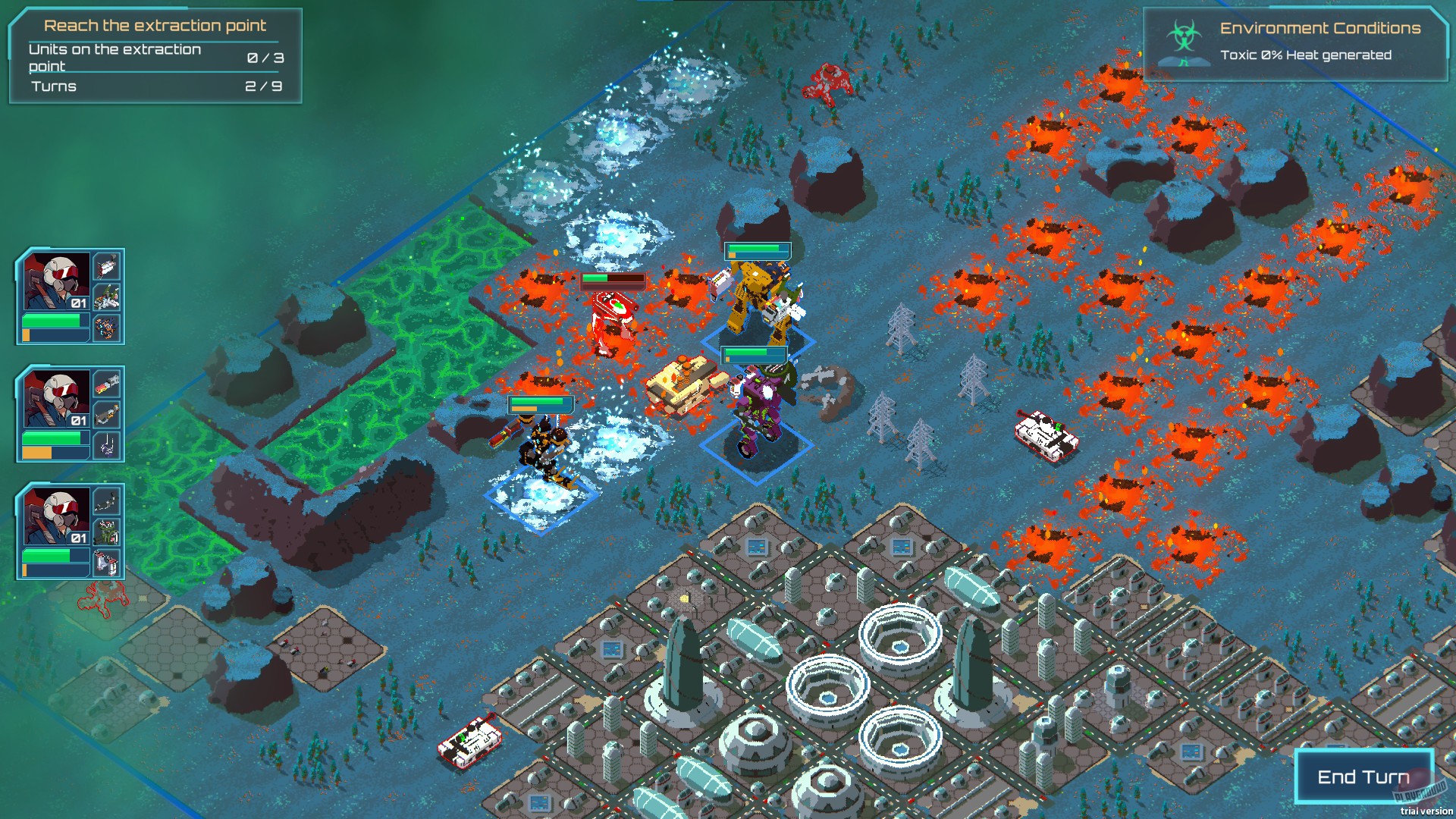Screen dimensions: 1456x819
Task: Click the Turns 2/9 counter row
Action: tap(152, 86)
